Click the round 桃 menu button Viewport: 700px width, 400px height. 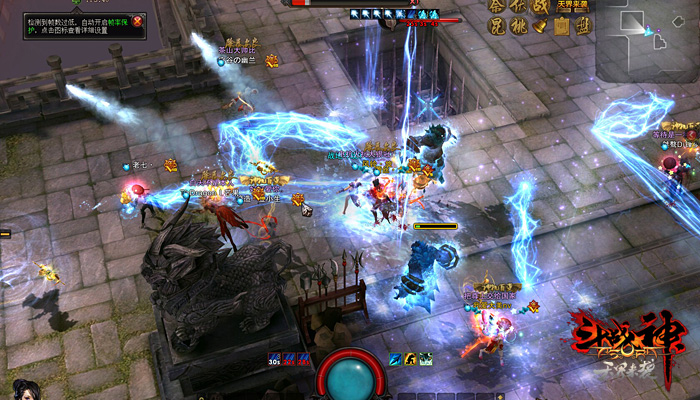click(519, 27)
